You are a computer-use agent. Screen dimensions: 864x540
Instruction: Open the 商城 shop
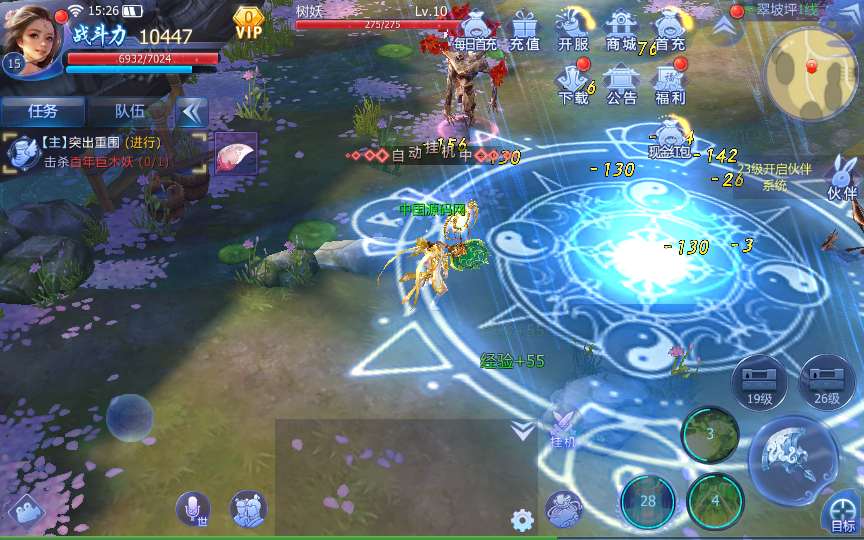point(622,30)
